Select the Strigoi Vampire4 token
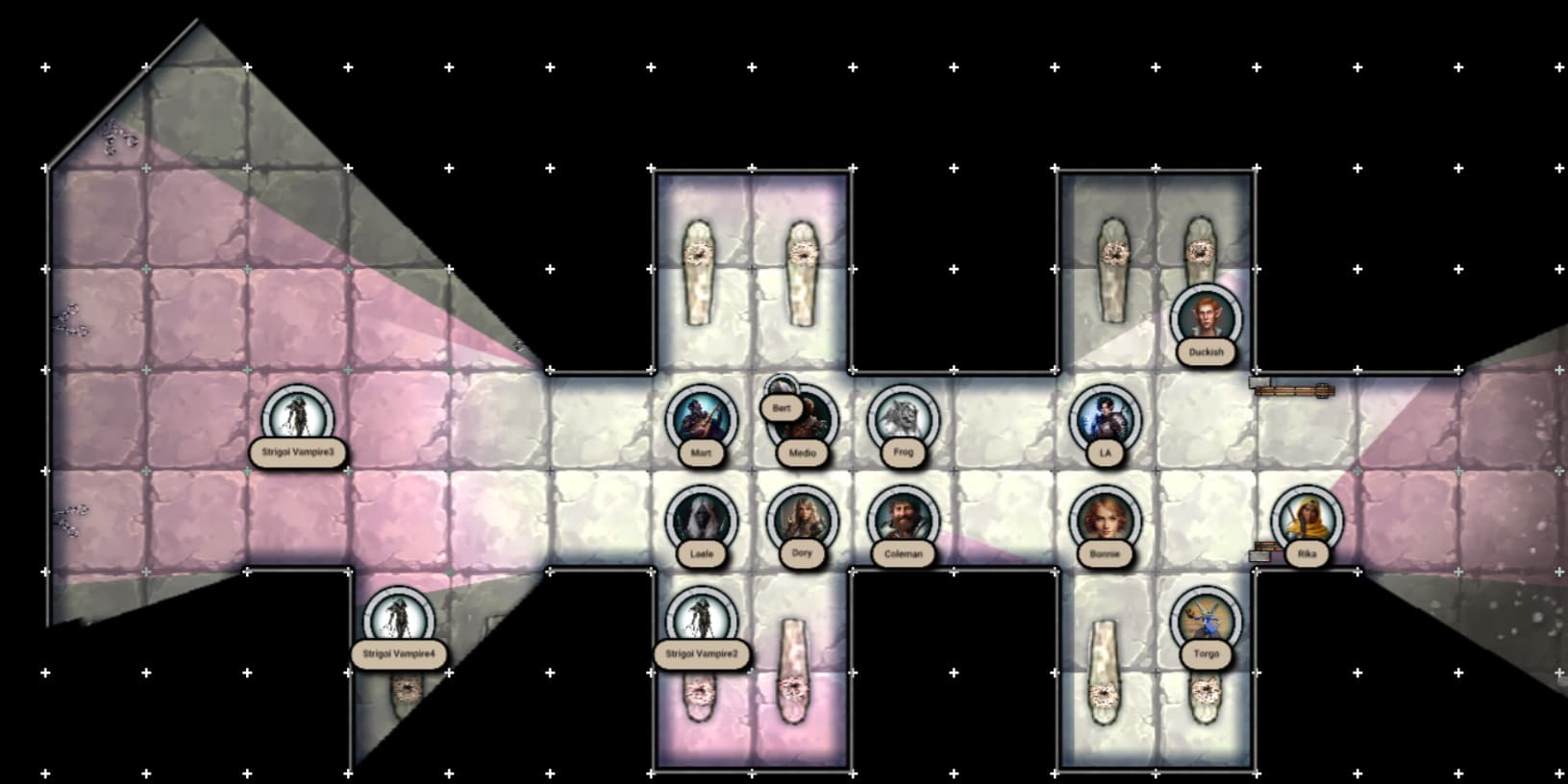Image resolution: width=1568 pixels, height=784 pixels. coord(398,621)
